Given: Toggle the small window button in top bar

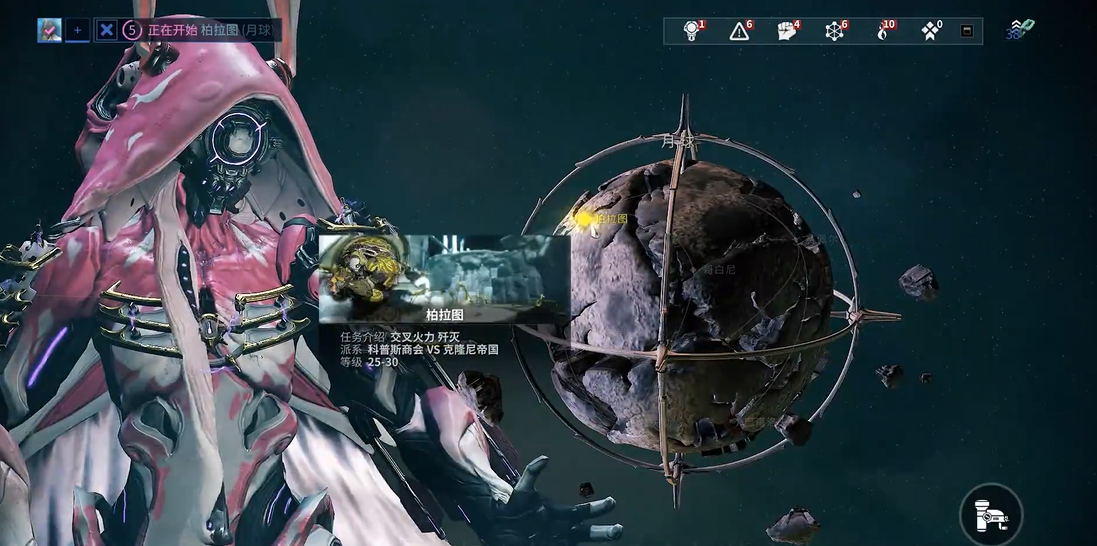Looking at the screenshot, I should (x=967, y=31).
